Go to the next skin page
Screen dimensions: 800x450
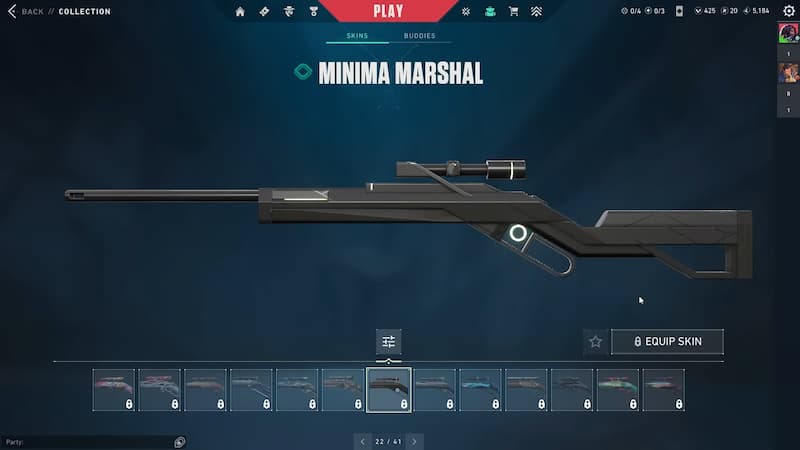415,441
